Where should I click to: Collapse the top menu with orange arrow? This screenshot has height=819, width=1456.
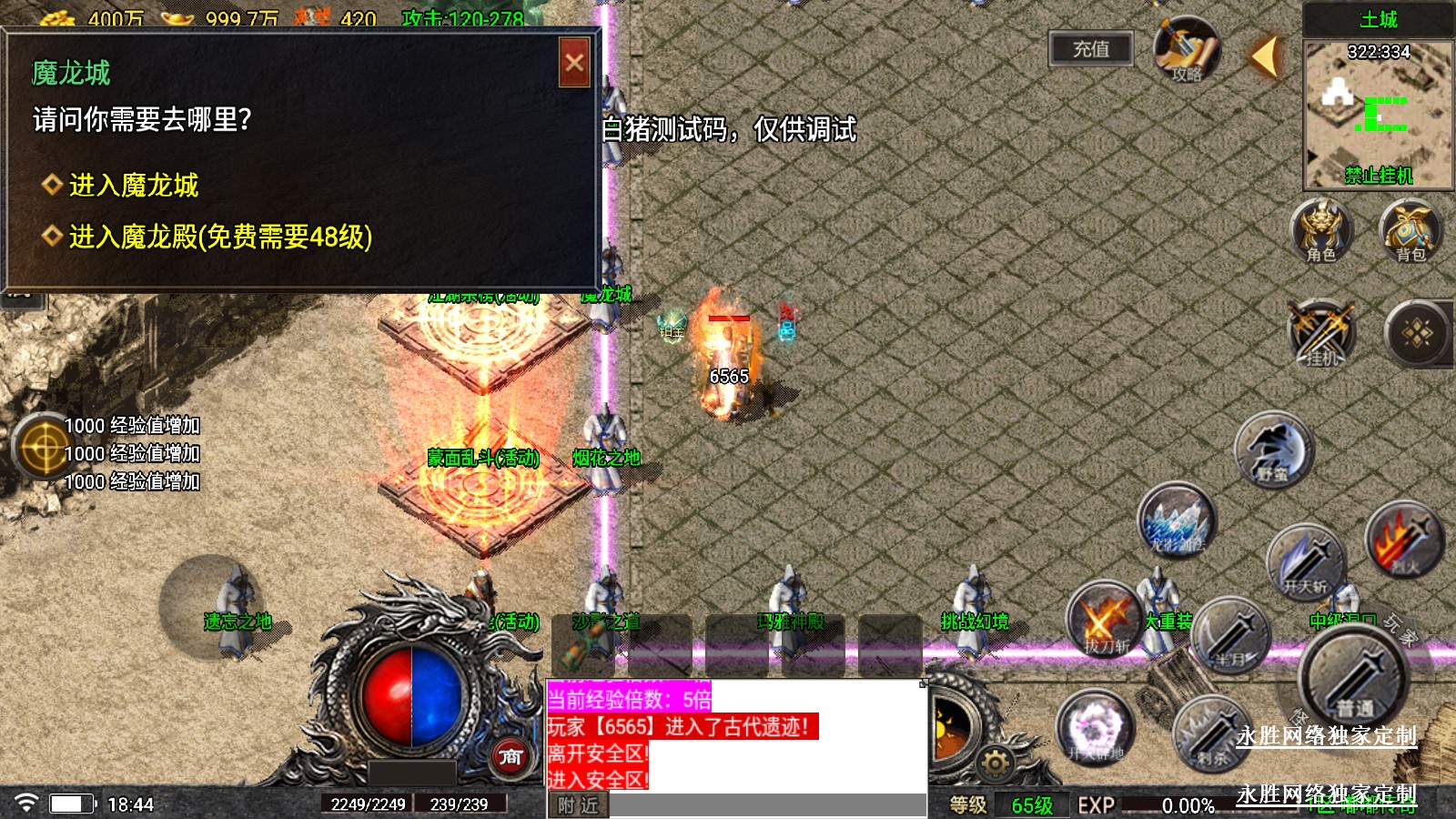tap(1264, 56)
